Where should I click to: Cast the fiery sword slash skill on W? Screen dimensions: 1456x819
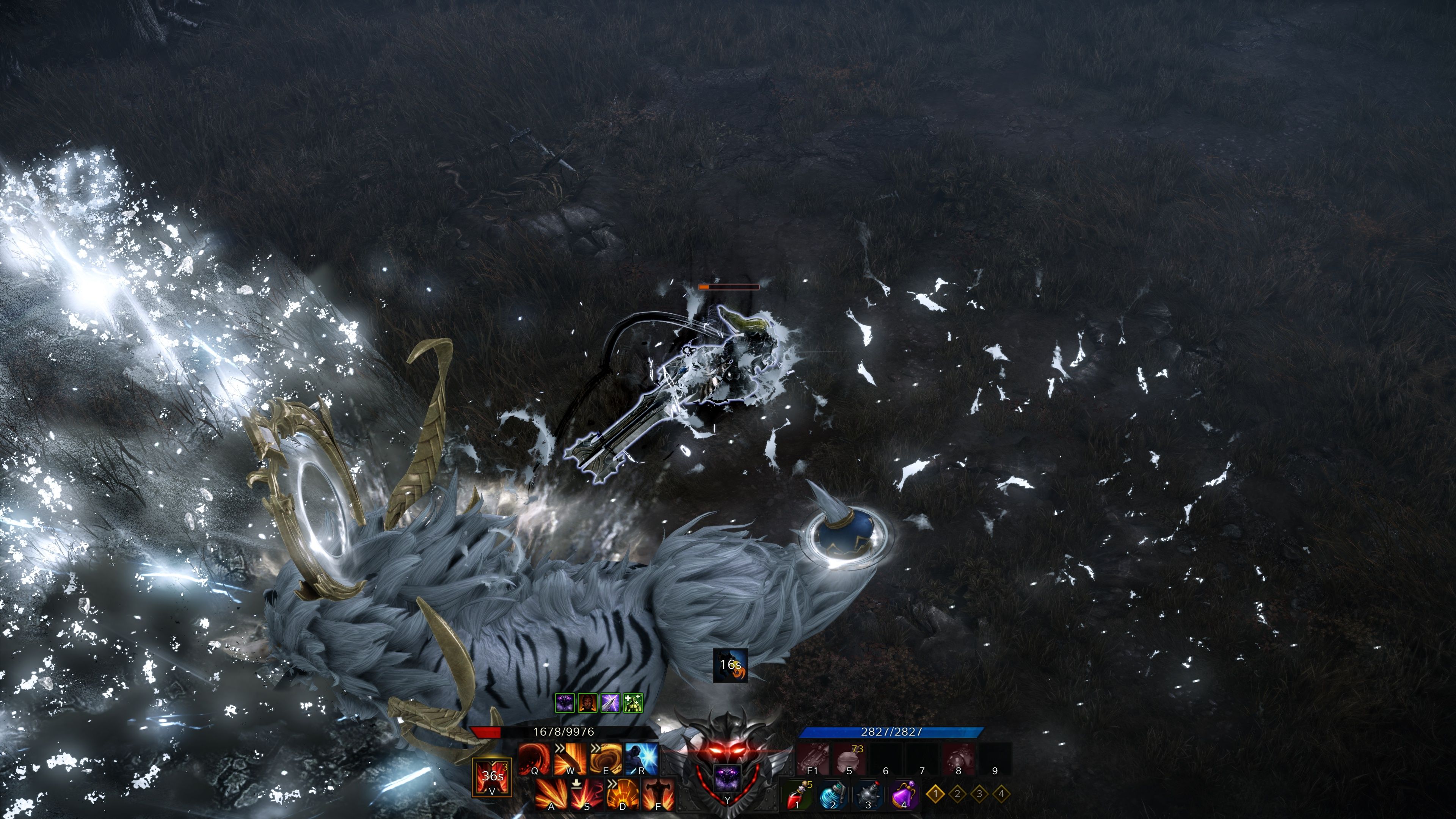[x=570, y=759]
